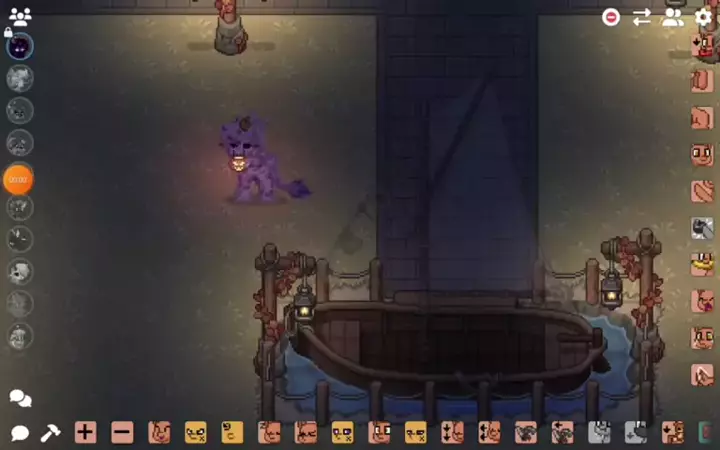
Task: Open the chat input speech bubble
Action: point(20,433)
